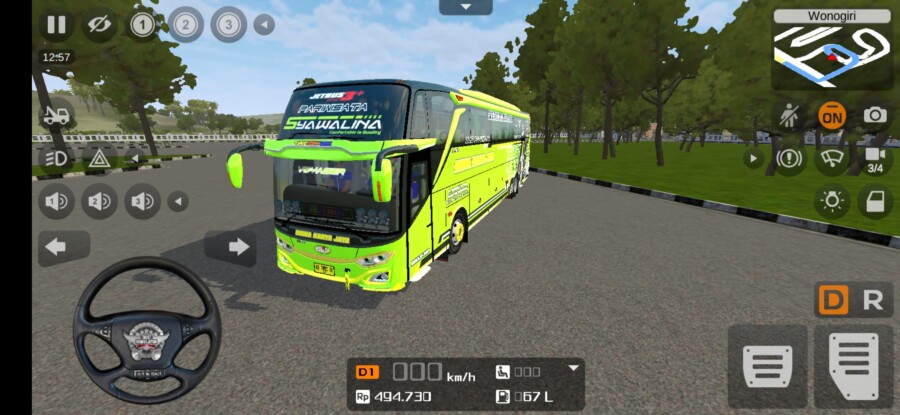Open the bus door

click(x=875, y=201)
